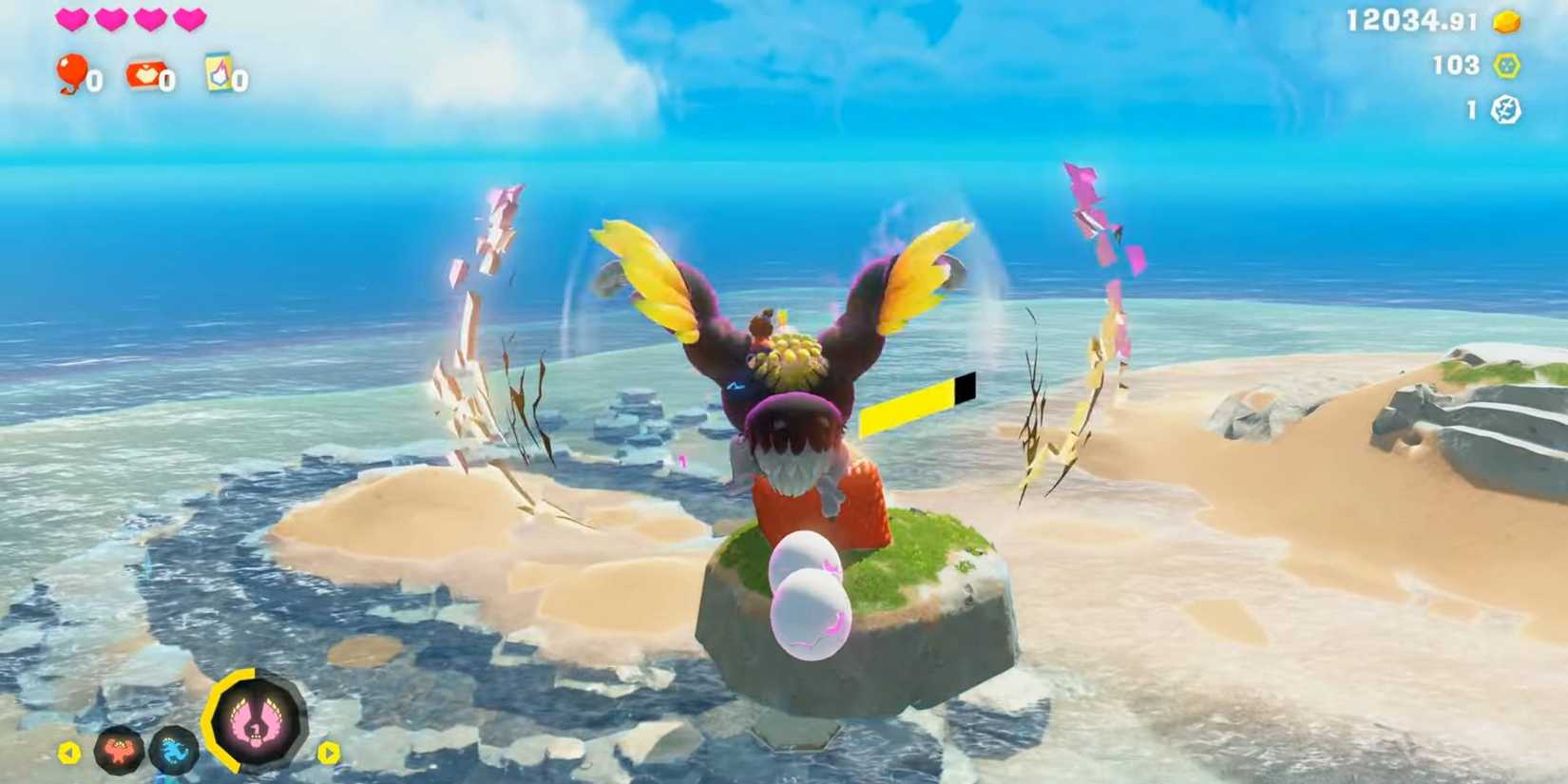This screenshot has height=784, width=1568.
Task: Click the right yellow arrow to cycle creatures
Action: point(331,752)
